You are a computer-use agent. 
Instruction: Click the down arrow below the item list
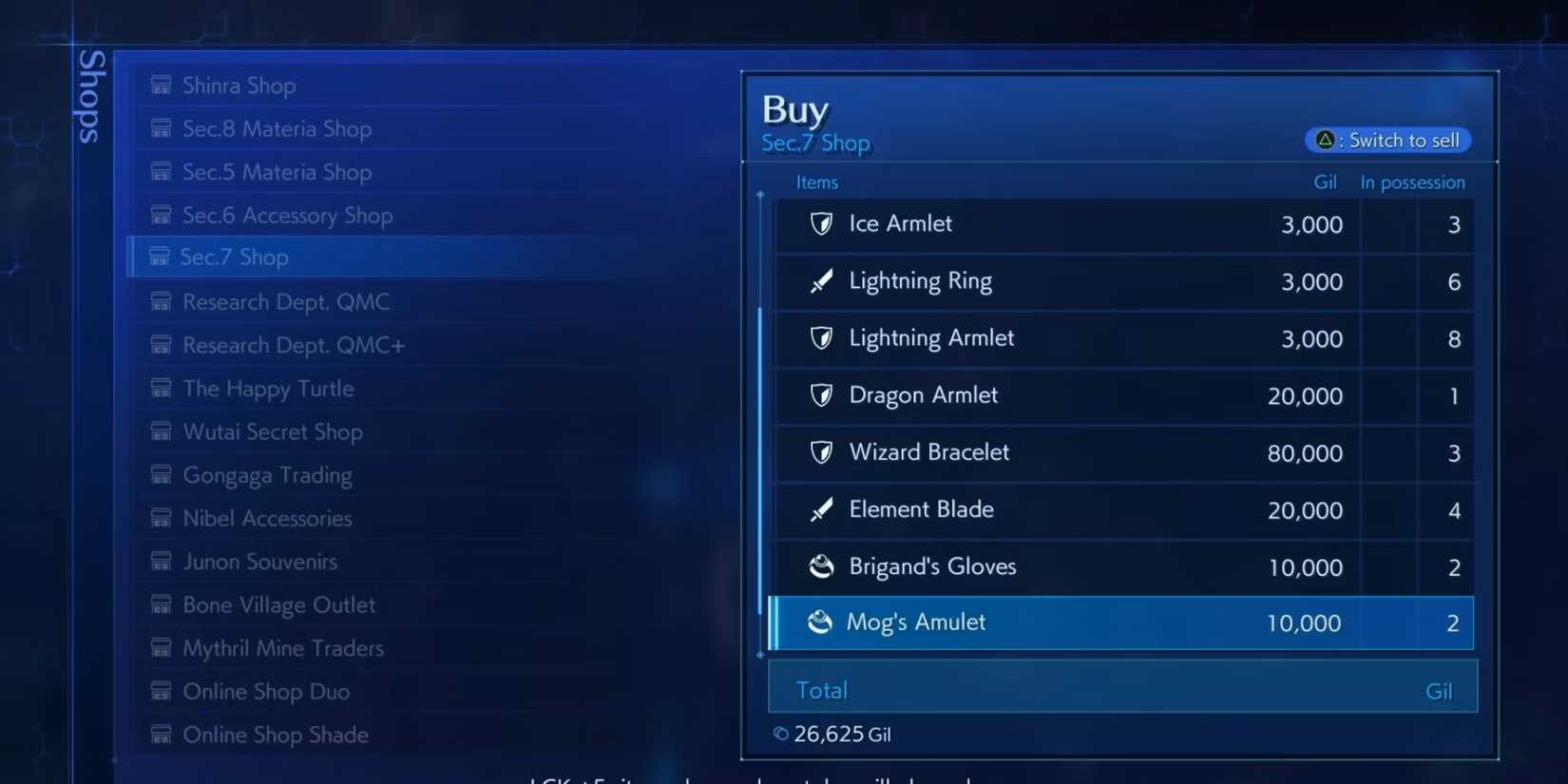point(759,656)
